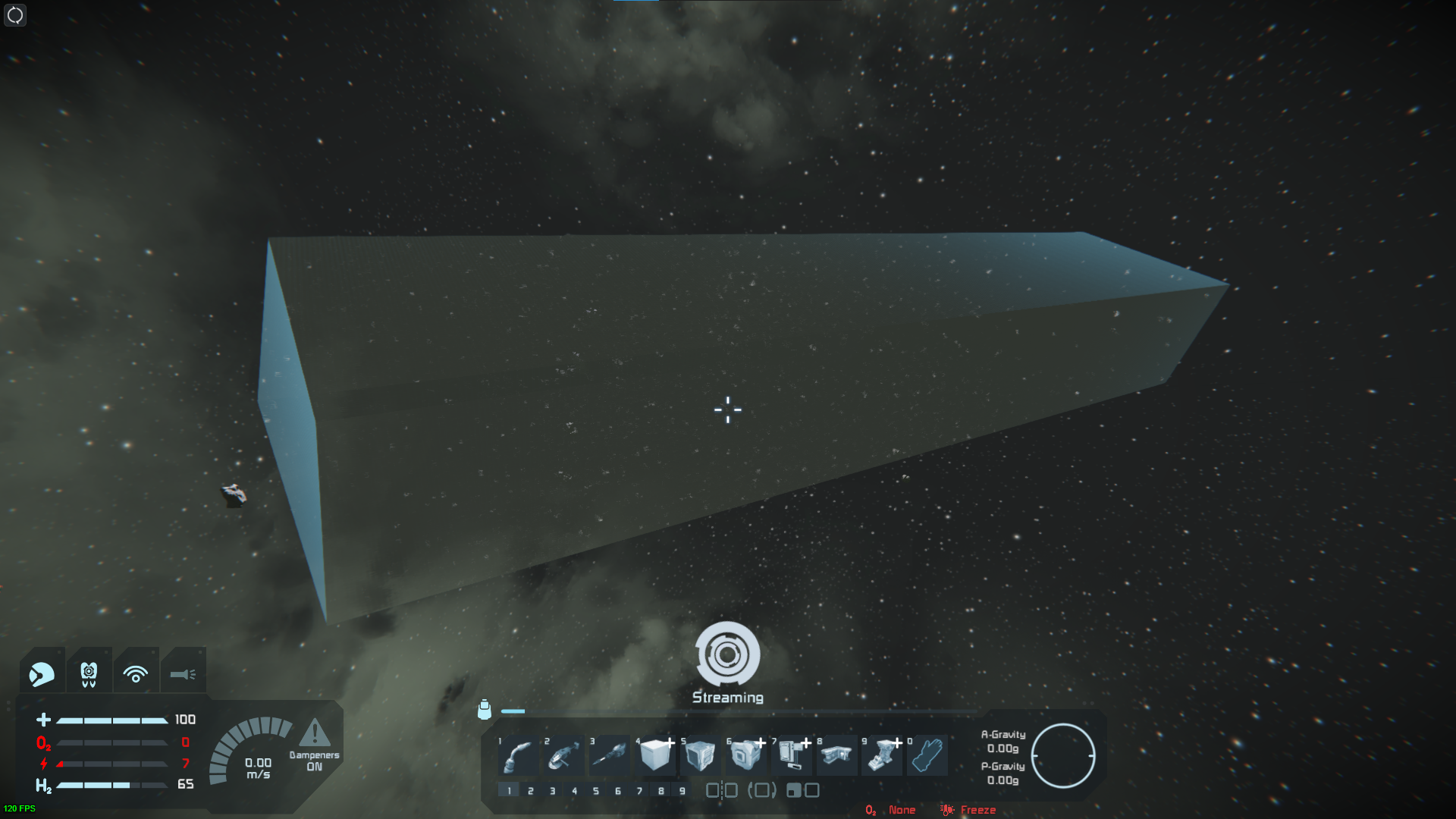Toggle the jetpack icon
This screenshot has height=819, width=1456.
89,673
